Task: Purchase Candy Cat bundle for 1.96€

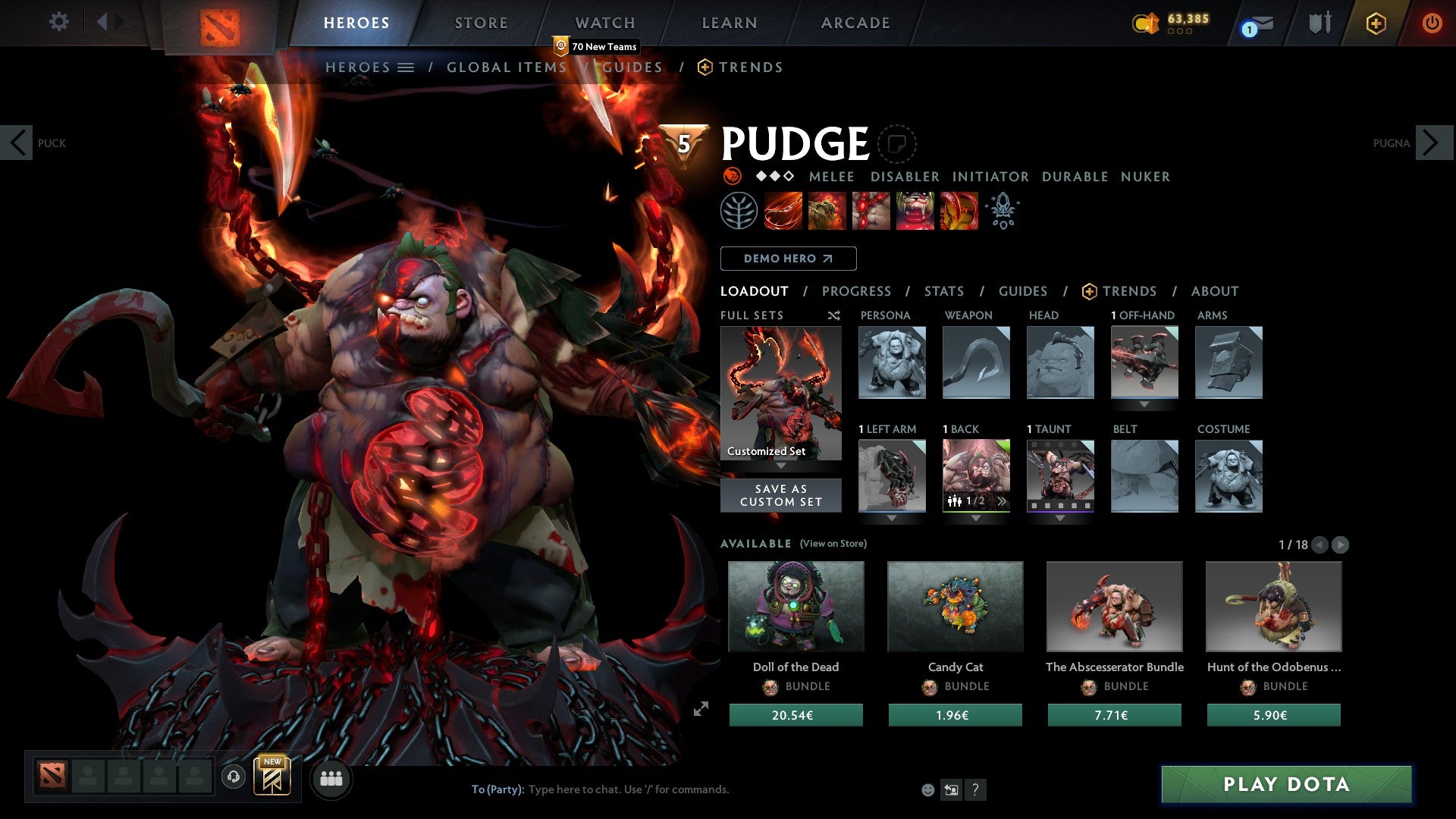Action: click(x=955, y=714)
